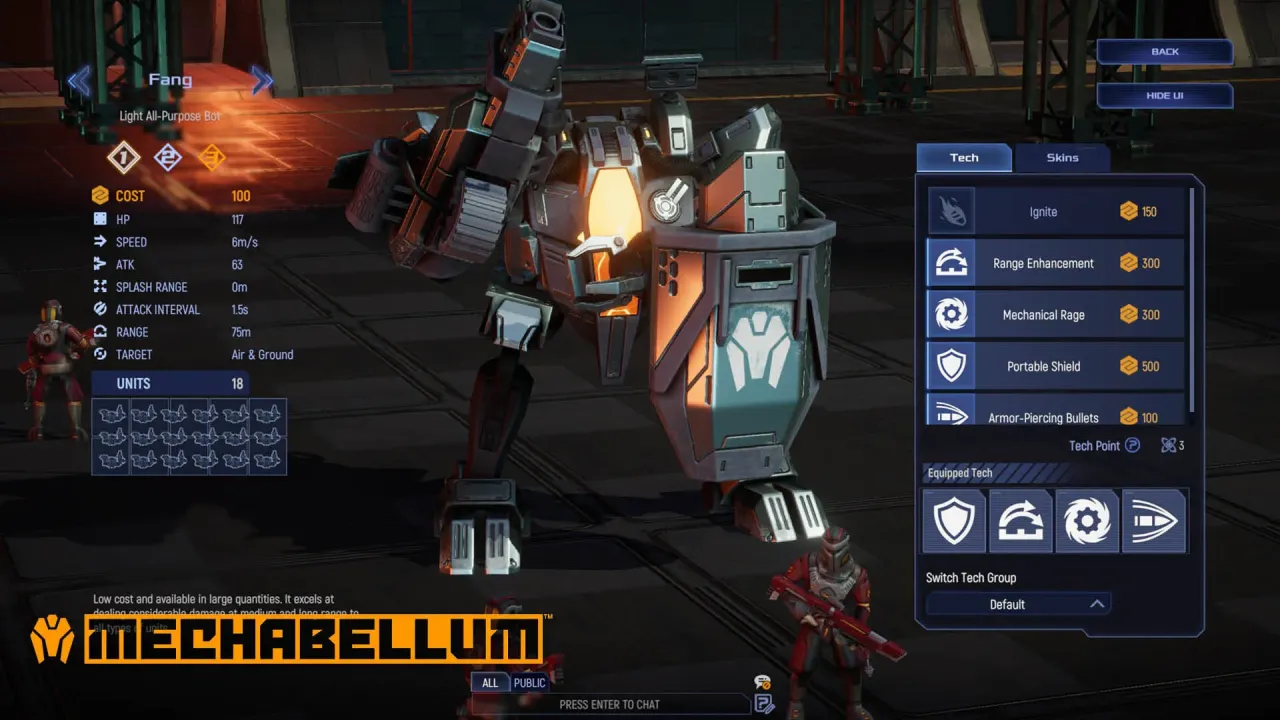Image resolution: width=1280 pixels, height=720 pixels.
Task: Select the Mechanical Rage gear icon
Action: click(951, 314)
